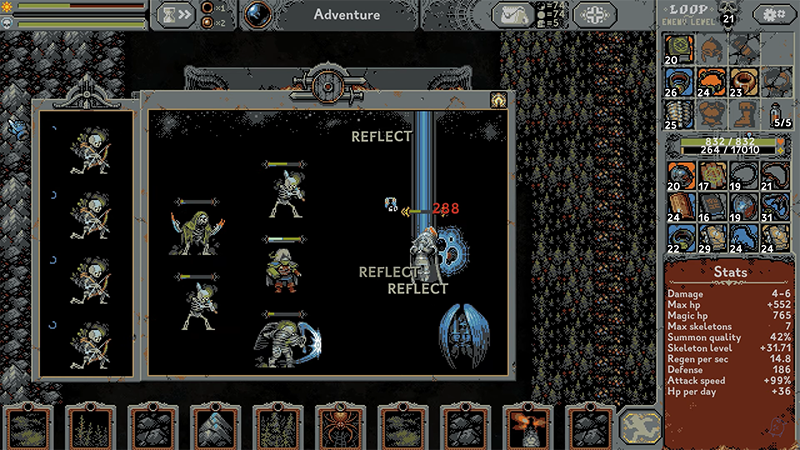Open the resources scroll panel
Viewport: 800px width, 450px height.
click(x=515, y=14)
